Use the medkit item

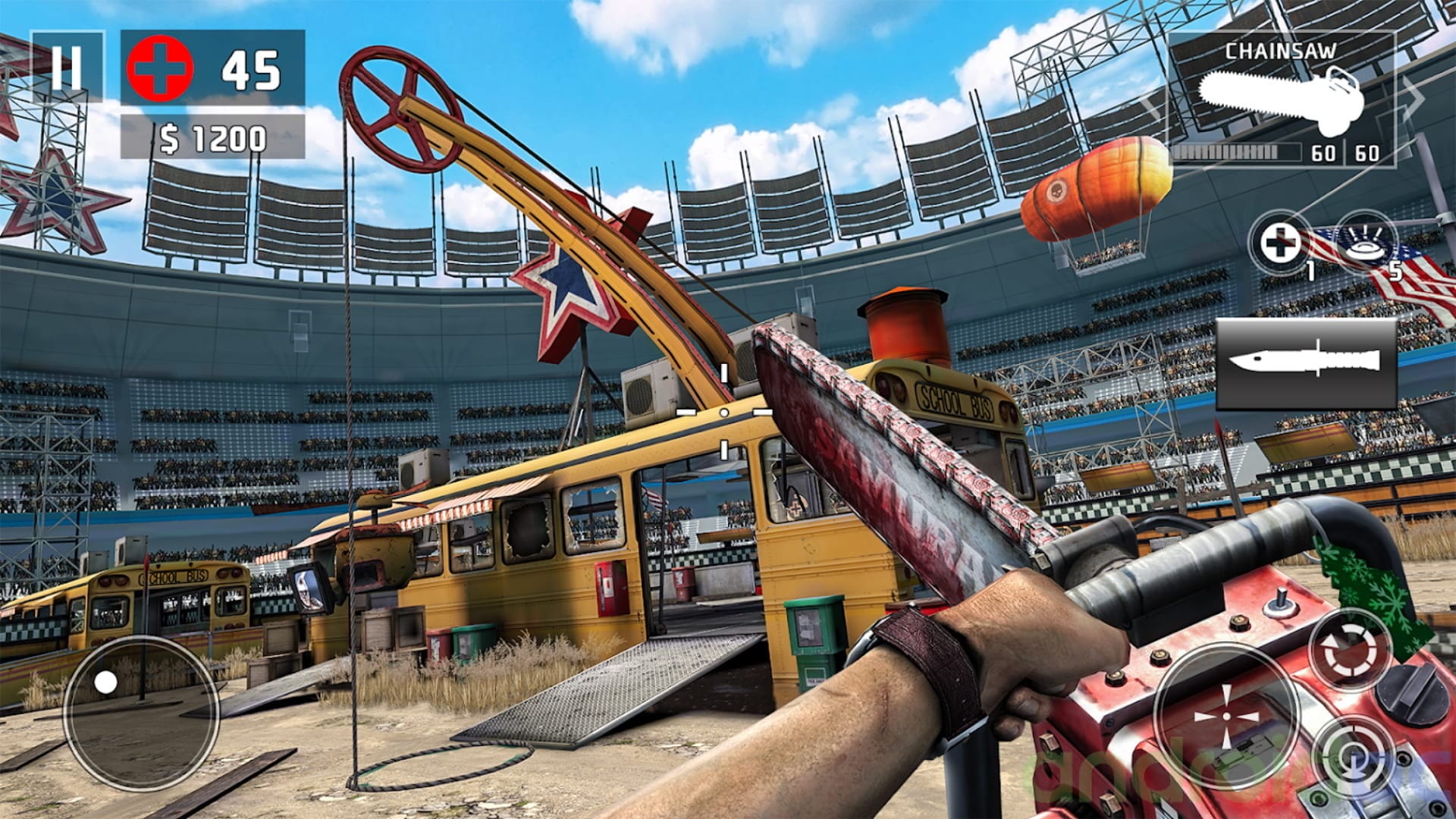pyautogui.click(x=1281, y=244)
